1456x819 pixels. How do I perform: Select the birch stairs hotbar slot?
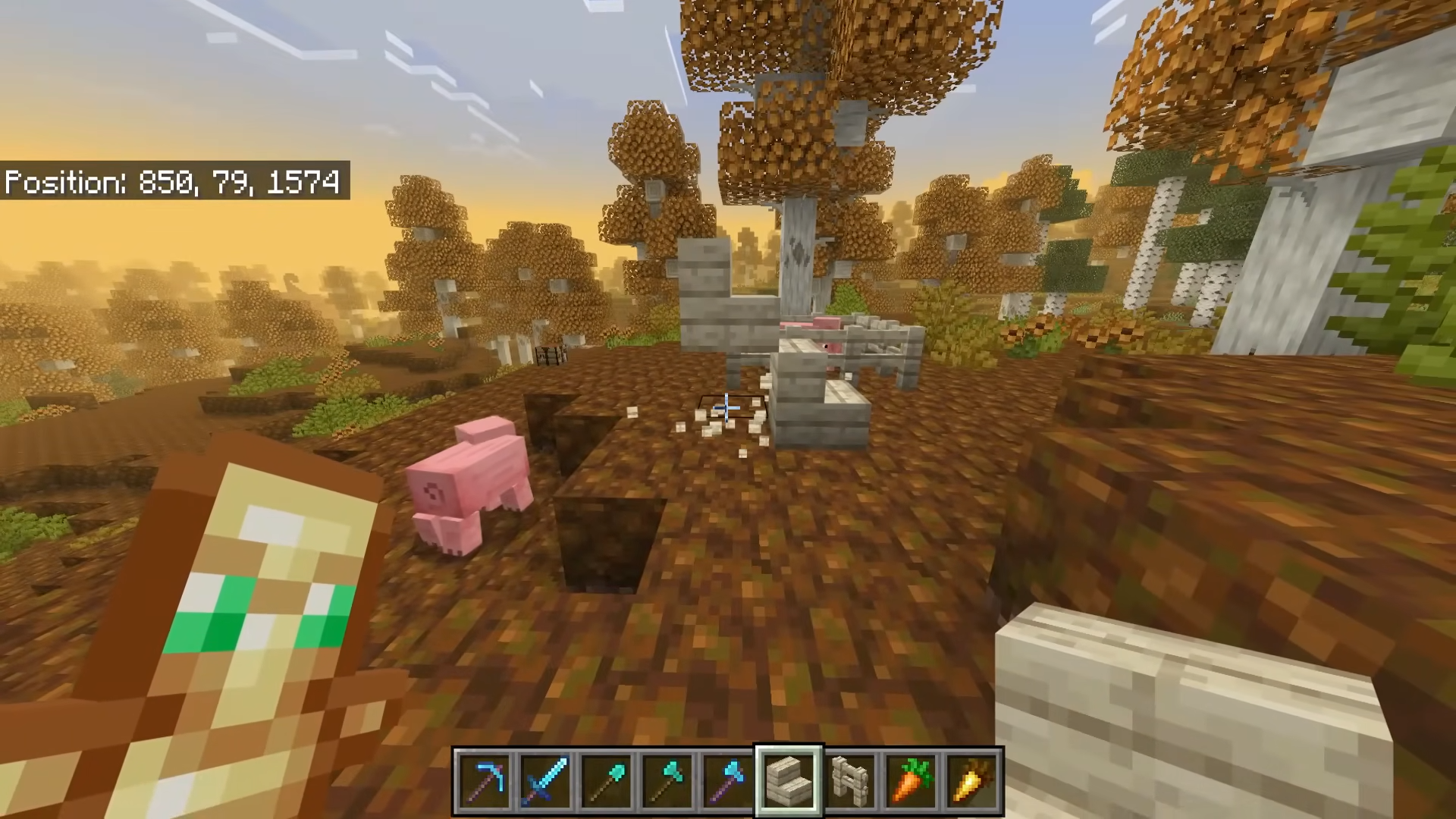click(x=789, y=780)
